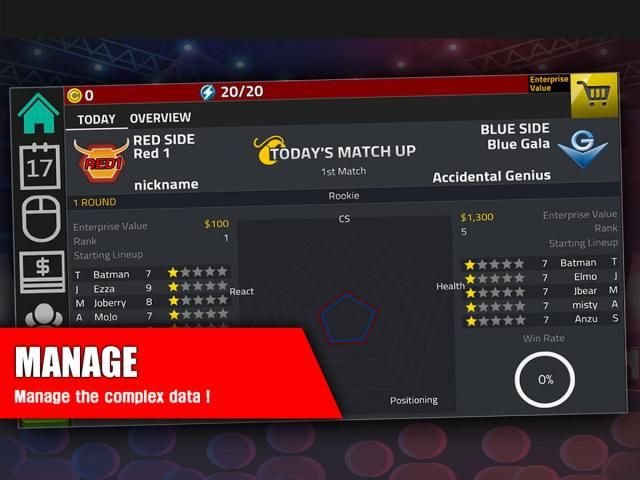The image size is (640, 480).
Task: Open the shopping cart store
Action: point(593,95)
